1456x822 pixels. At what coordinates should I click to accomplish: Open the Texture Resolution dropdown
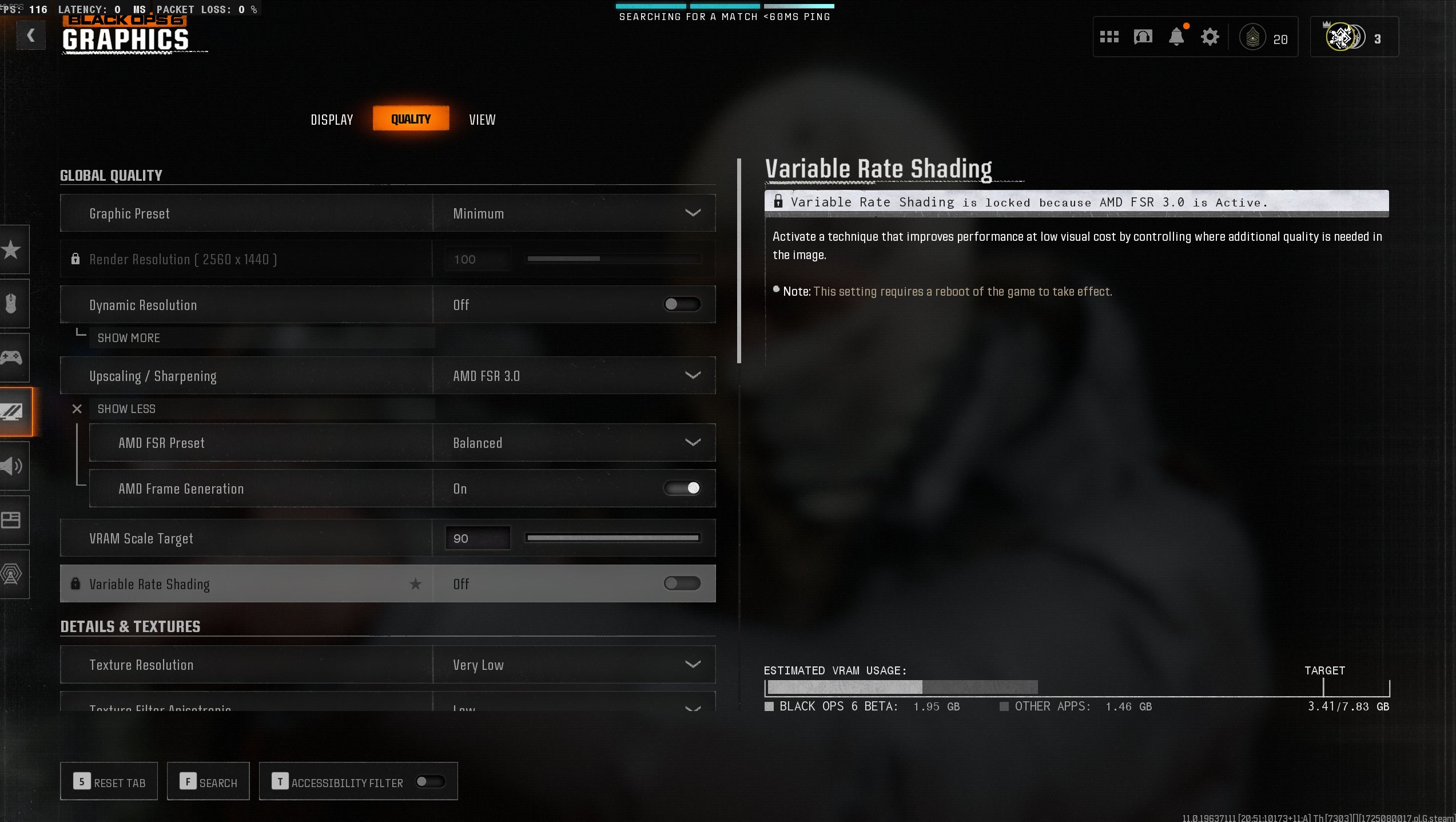(575, 664)
